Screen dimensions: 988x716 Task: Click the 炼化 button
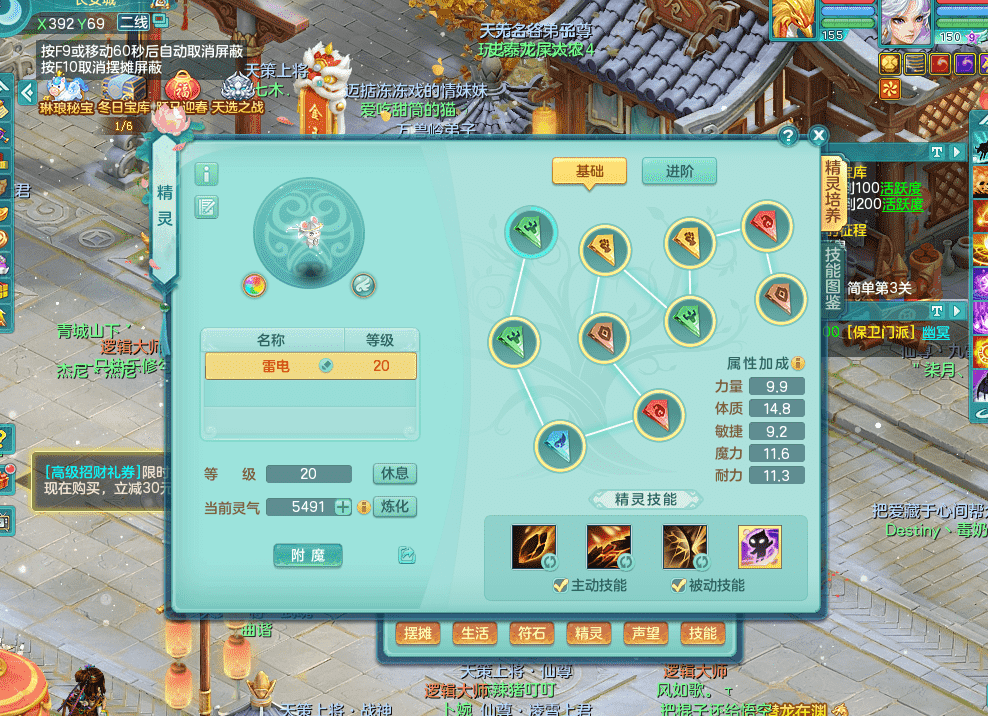(394, 506)
